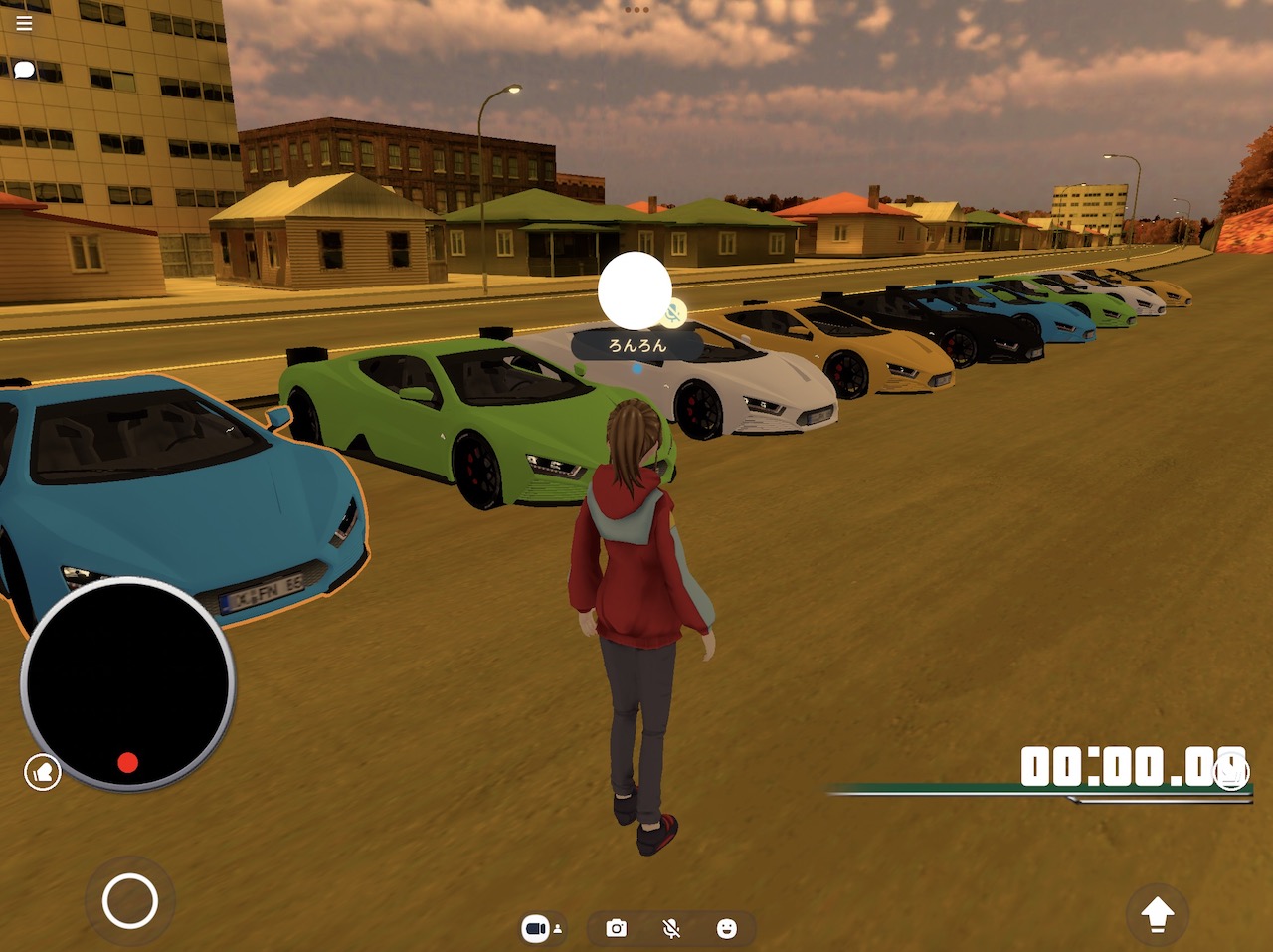Click the round icon overlapping the timer
Viewport: 1273px width, 952px height.
1231,772
